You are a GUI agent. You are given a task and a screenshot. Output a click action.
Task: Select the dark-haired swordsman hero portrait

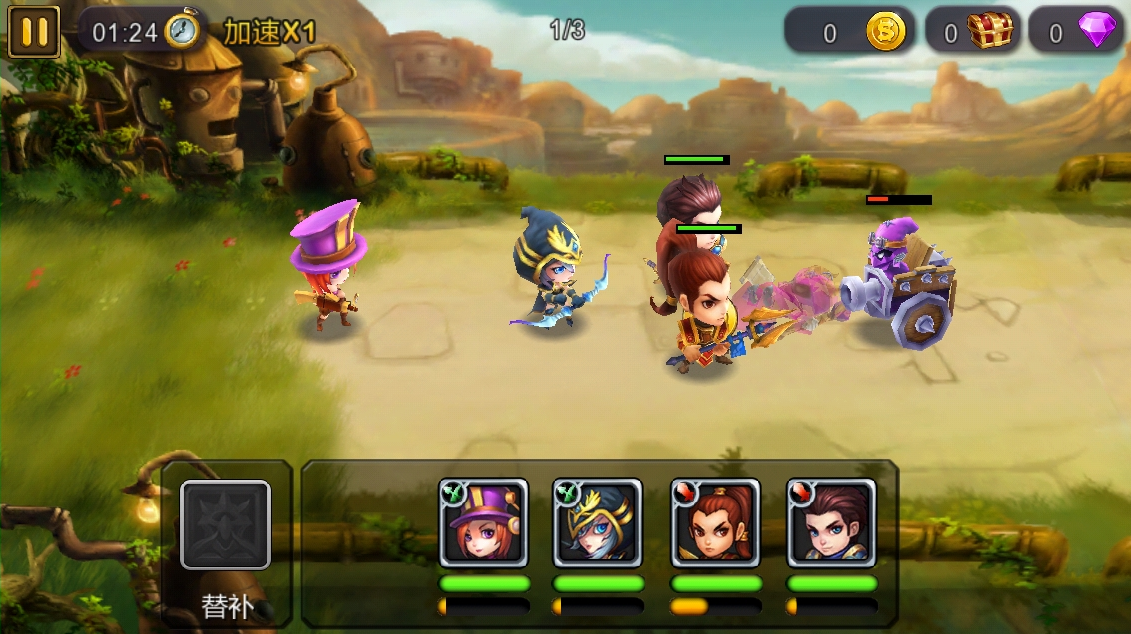(831, 523)
